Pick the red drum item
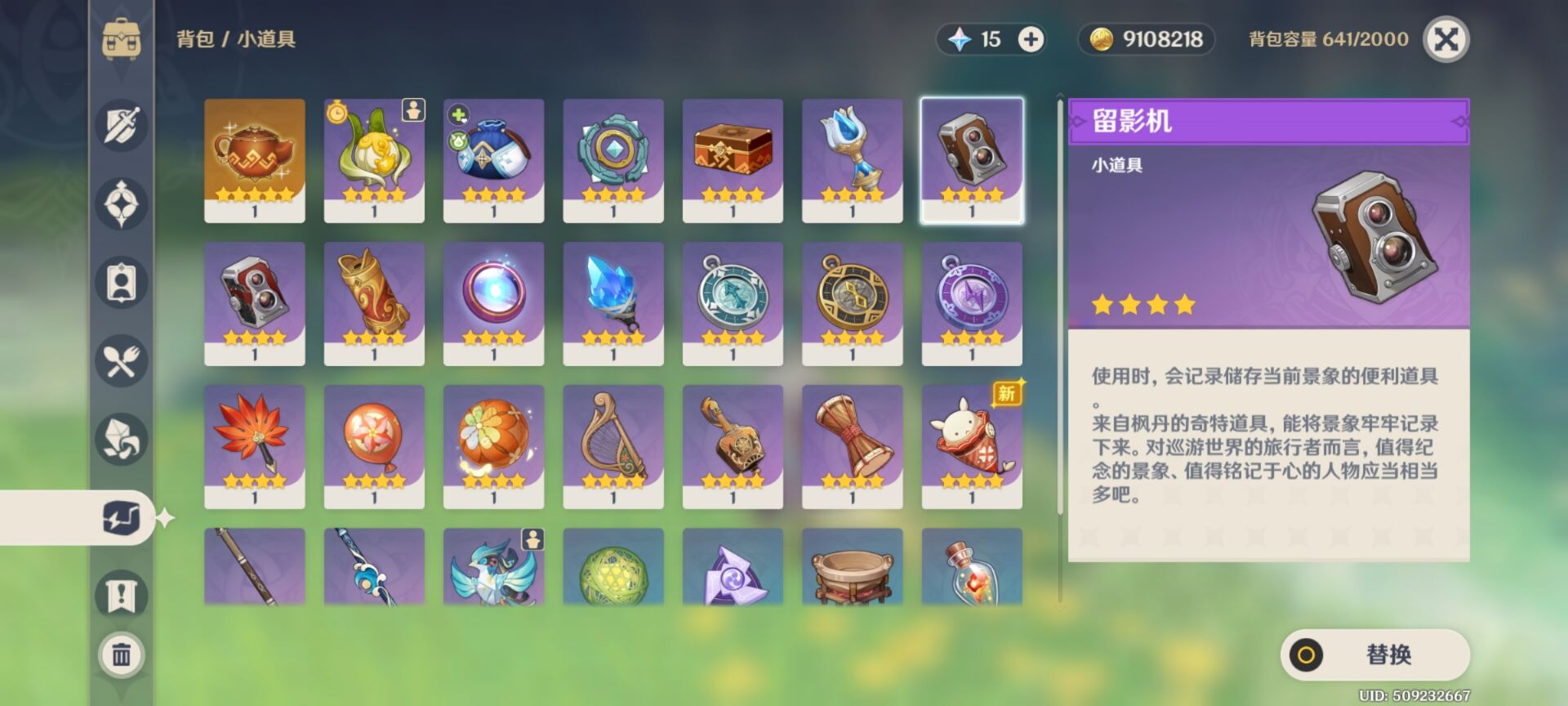This screenshot has height=706, width=1568. tap(852, 446)
